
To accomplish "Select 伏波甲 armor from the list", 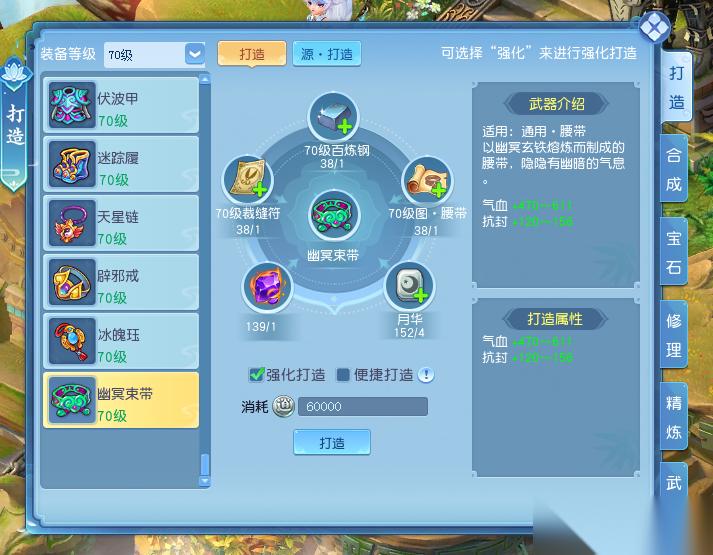I will [120, 108].
